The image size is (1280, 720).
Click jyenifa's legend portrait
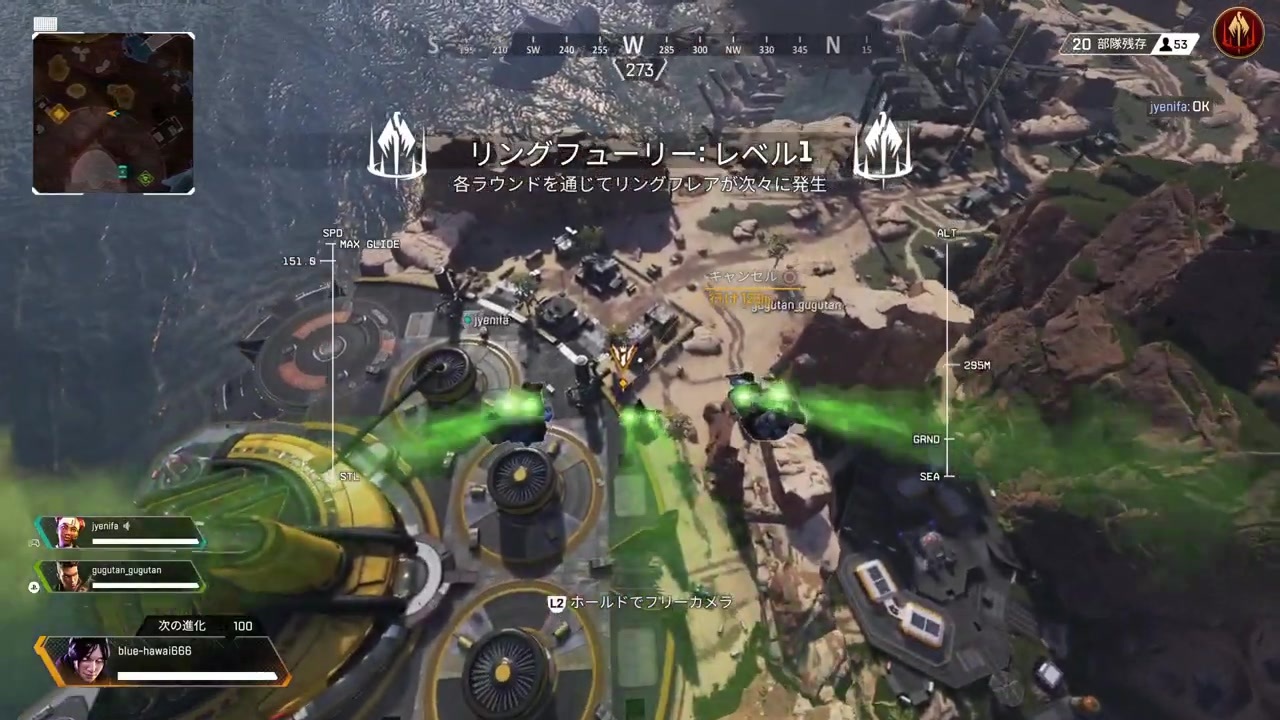[71, 533]
